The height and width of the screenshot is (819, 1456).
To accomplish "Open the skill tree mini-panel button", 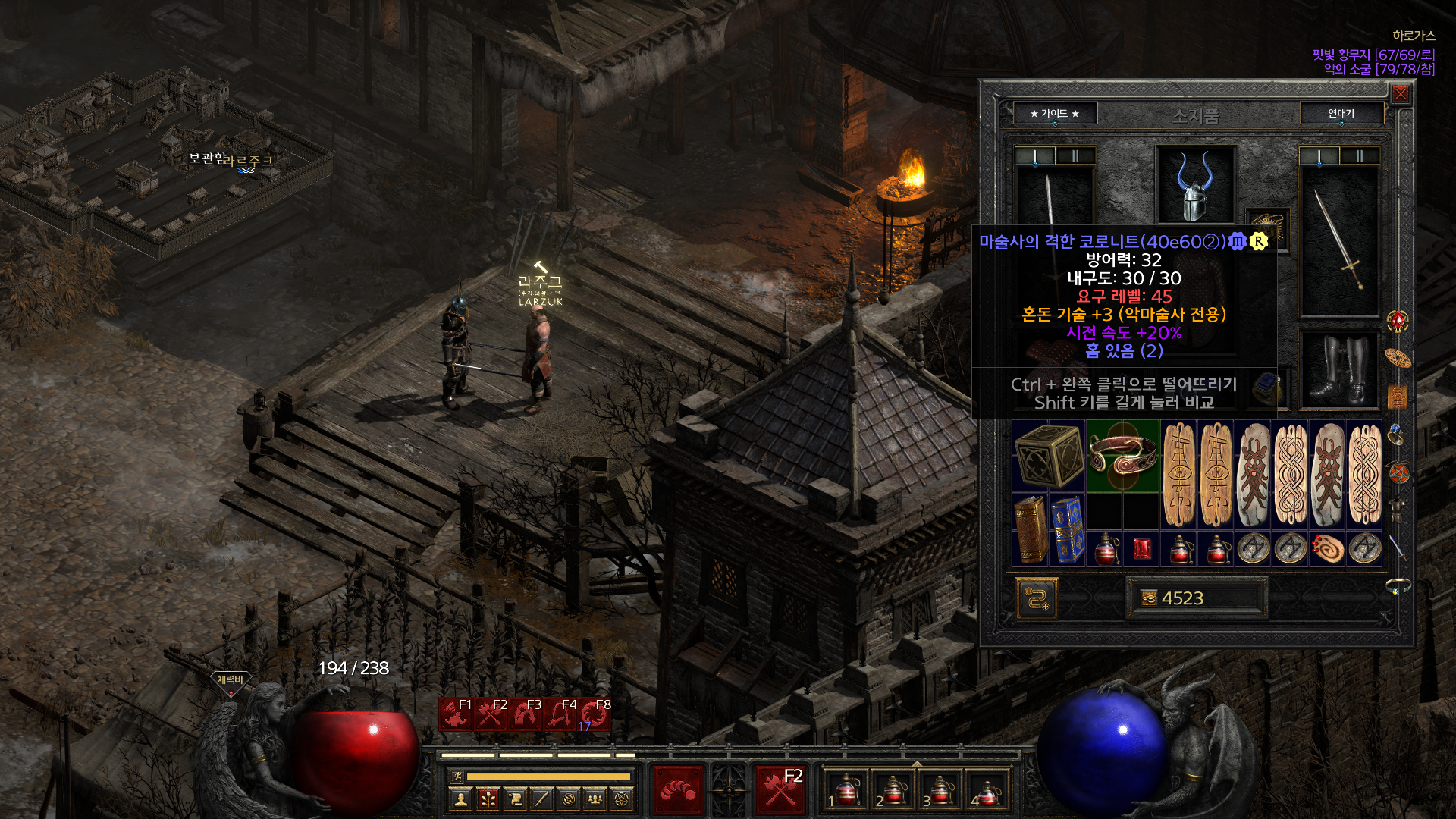I will tap(488, 799).
